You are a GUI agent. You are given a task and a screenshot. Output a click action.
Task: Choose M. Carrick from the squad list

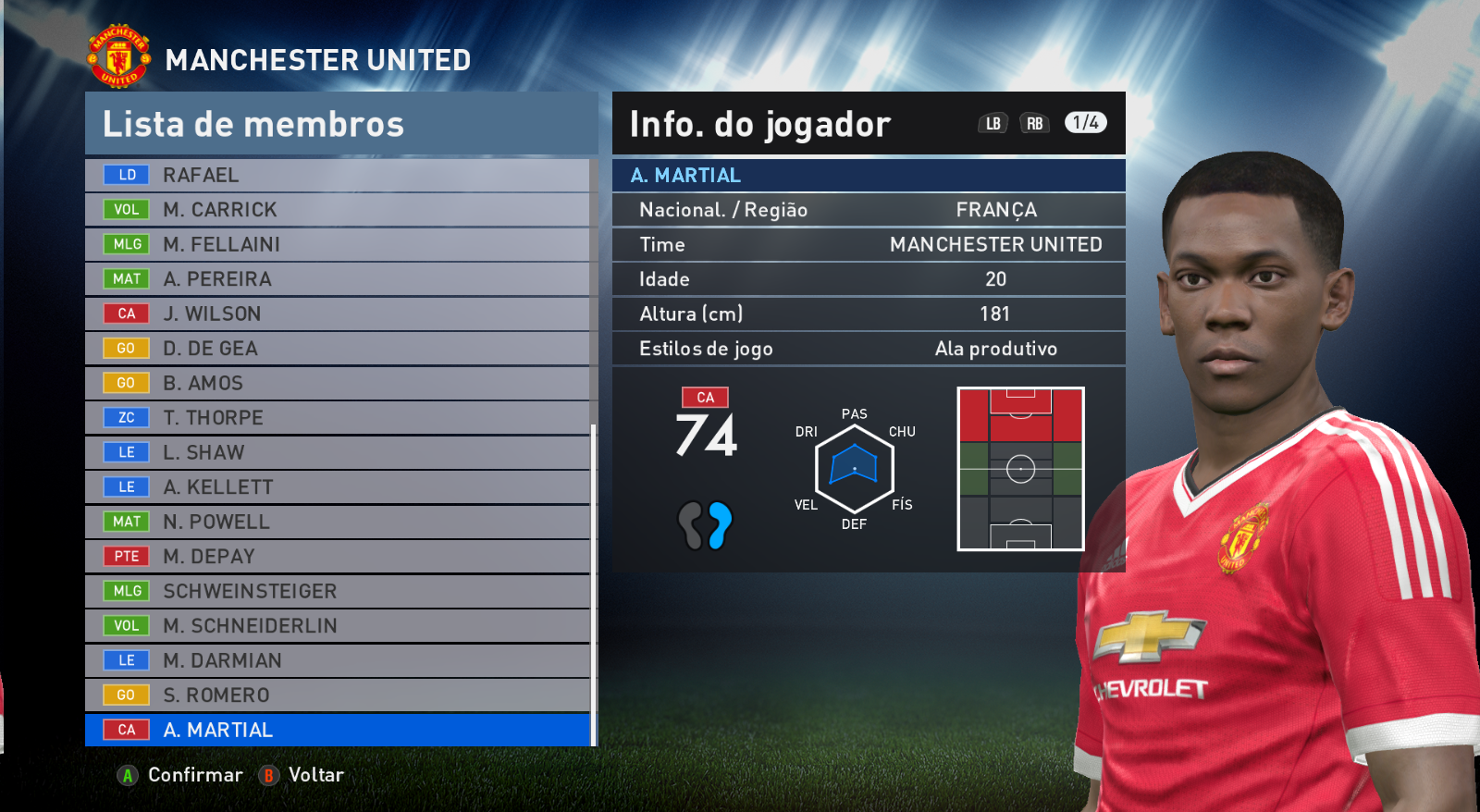click(x=338, y=210)
